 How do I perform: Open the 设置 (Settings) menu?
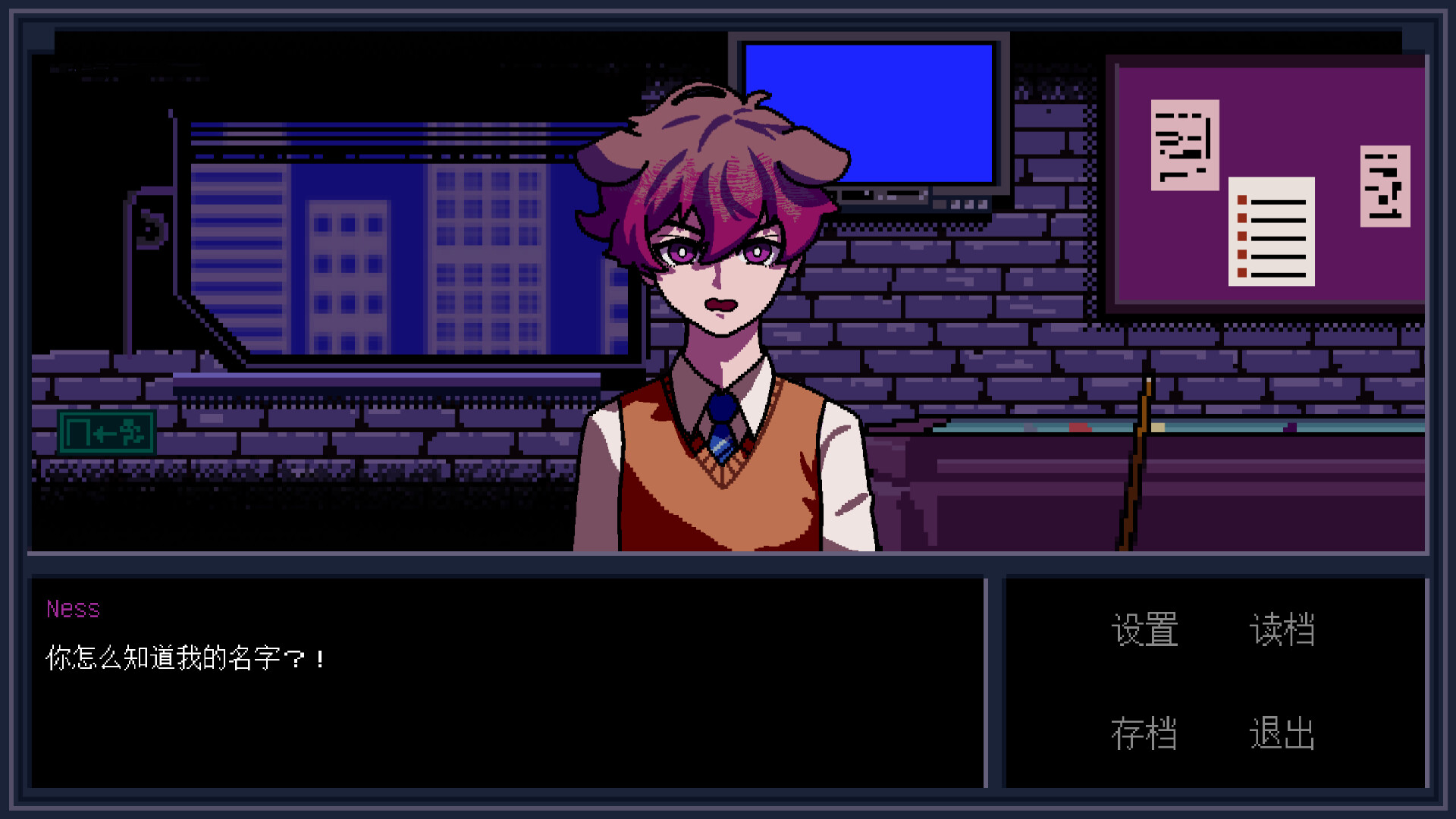(1144, 629)
